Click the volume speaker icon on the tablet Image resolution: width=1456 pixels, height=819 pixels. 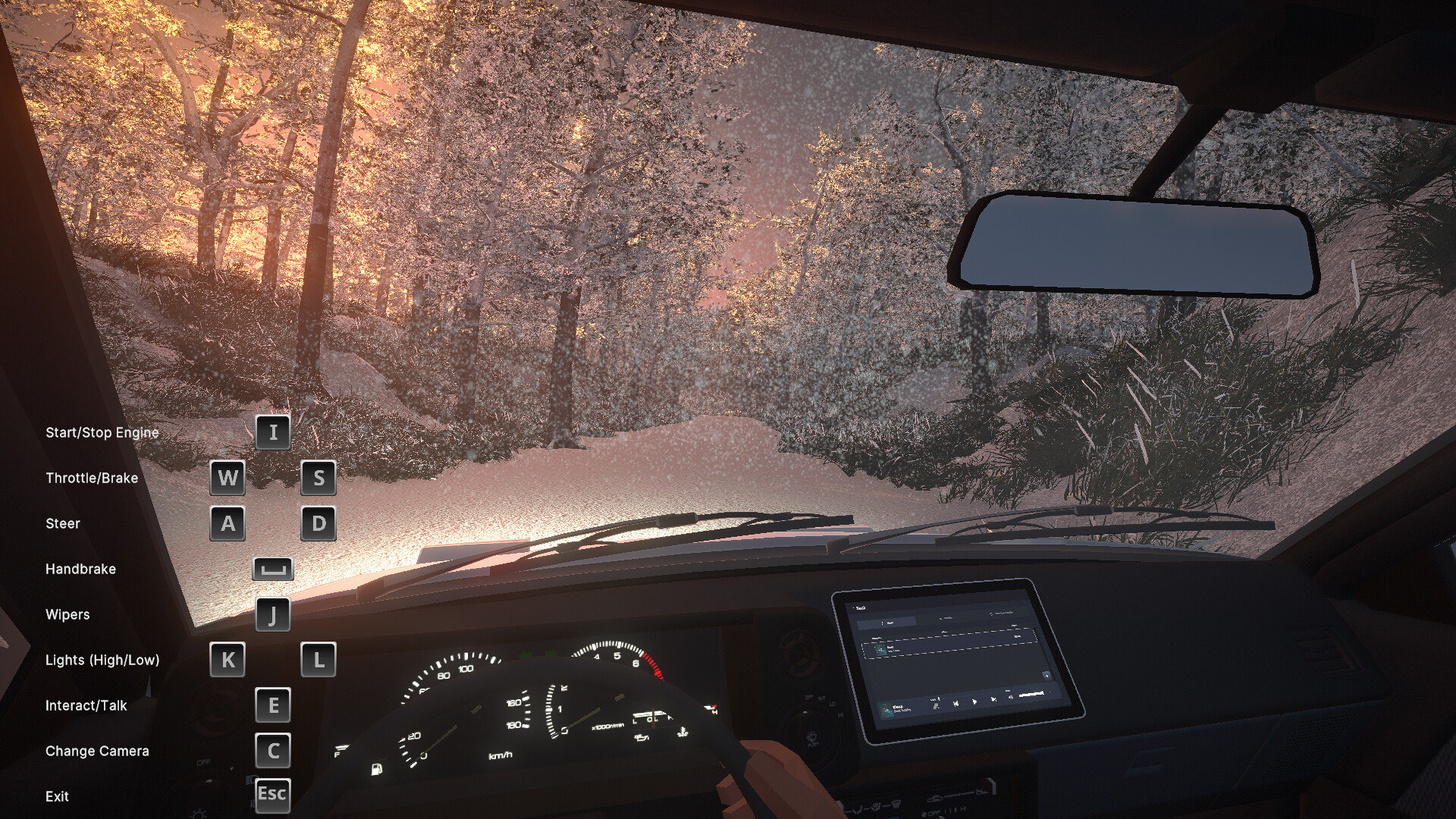point(1010,698)
